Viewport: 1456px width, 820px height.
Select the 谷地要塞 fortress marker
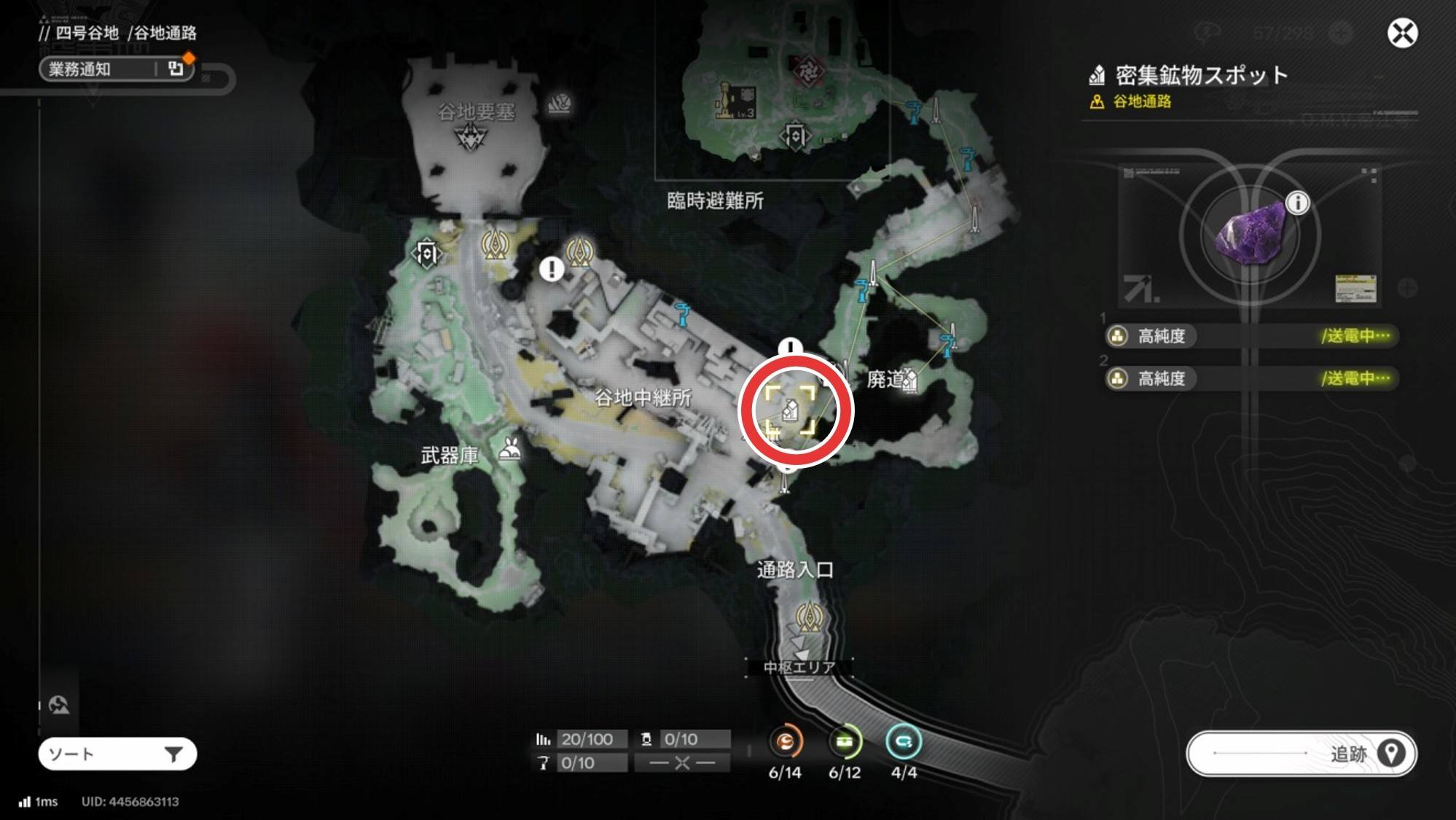click(x=470, y=137)
